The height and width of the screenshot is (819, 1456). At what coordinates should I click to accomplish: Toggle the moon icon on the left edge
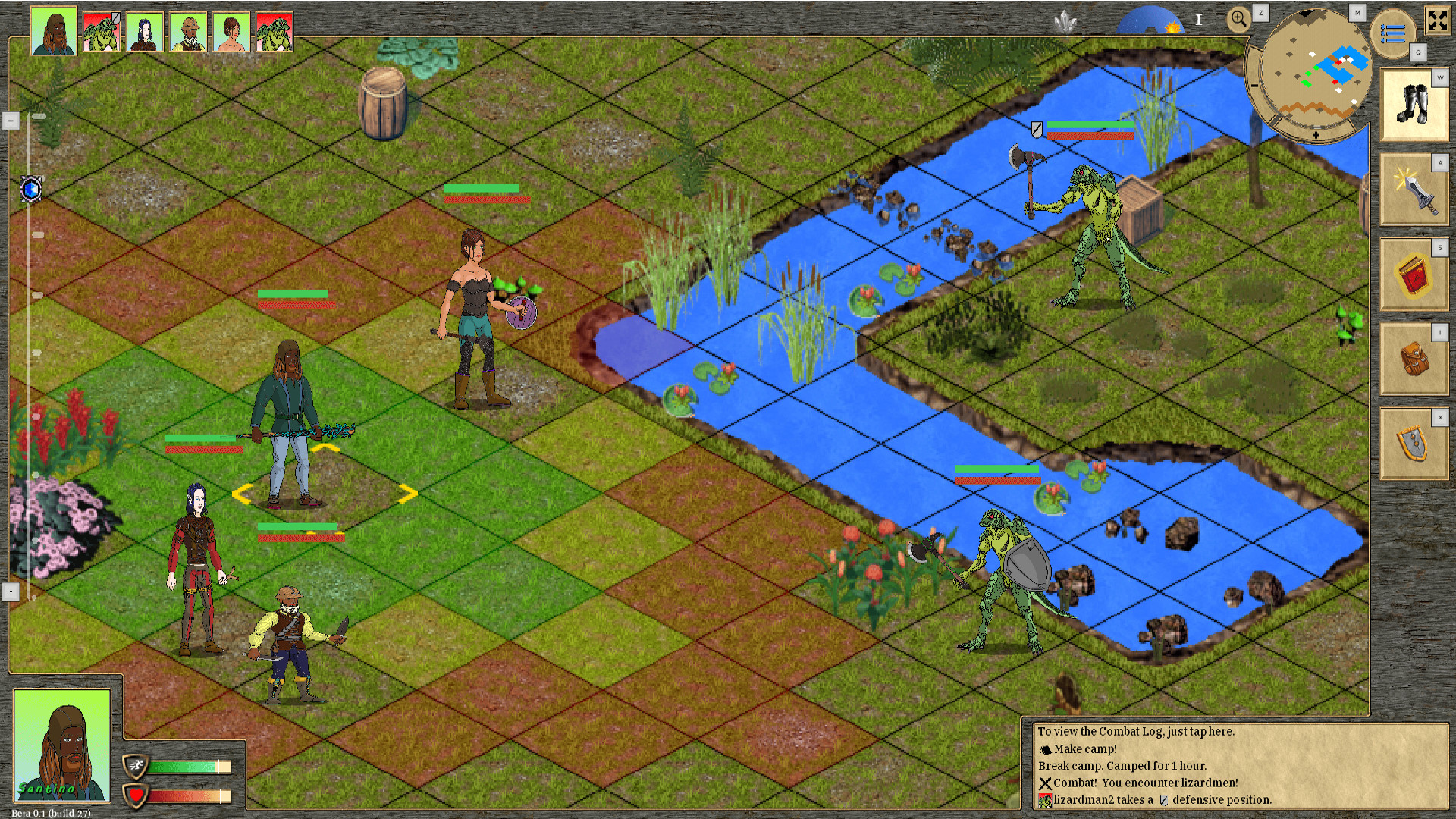[x=30, y=190]
